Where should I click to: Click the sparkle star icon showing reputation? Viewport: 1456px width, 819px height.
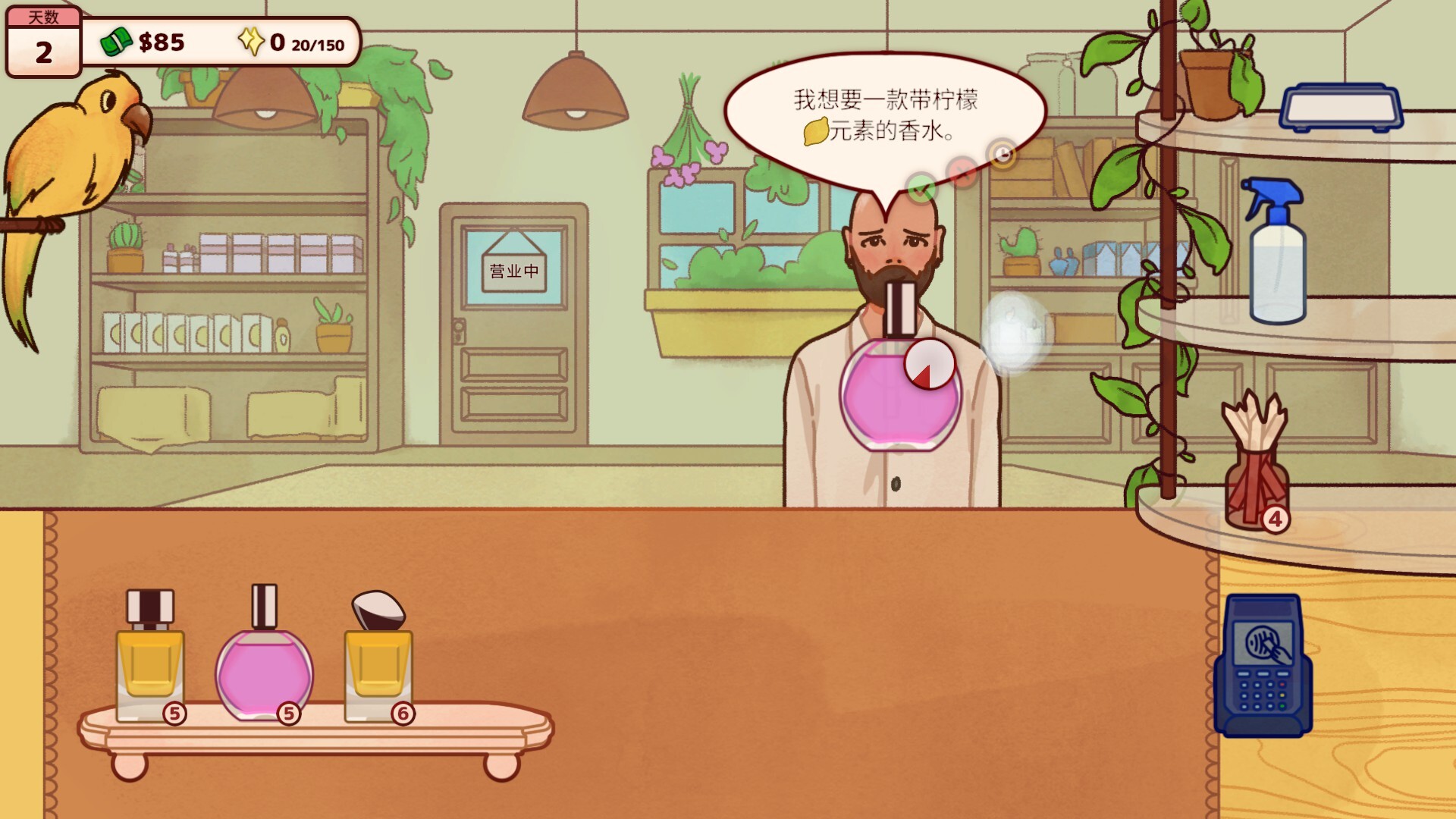251,42
